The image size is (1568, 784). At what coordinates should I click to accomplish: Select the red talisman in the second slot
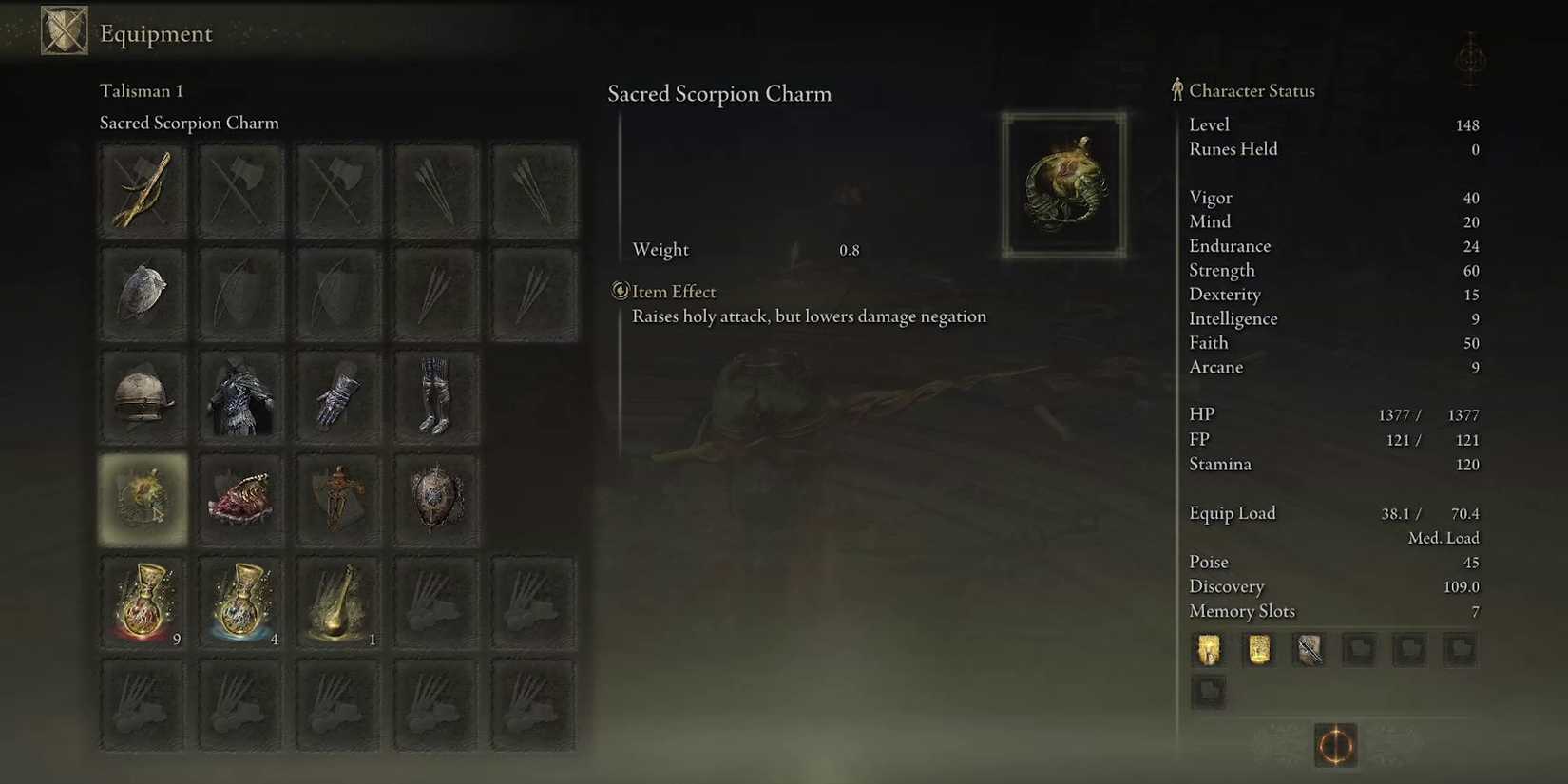click(240, 499)
